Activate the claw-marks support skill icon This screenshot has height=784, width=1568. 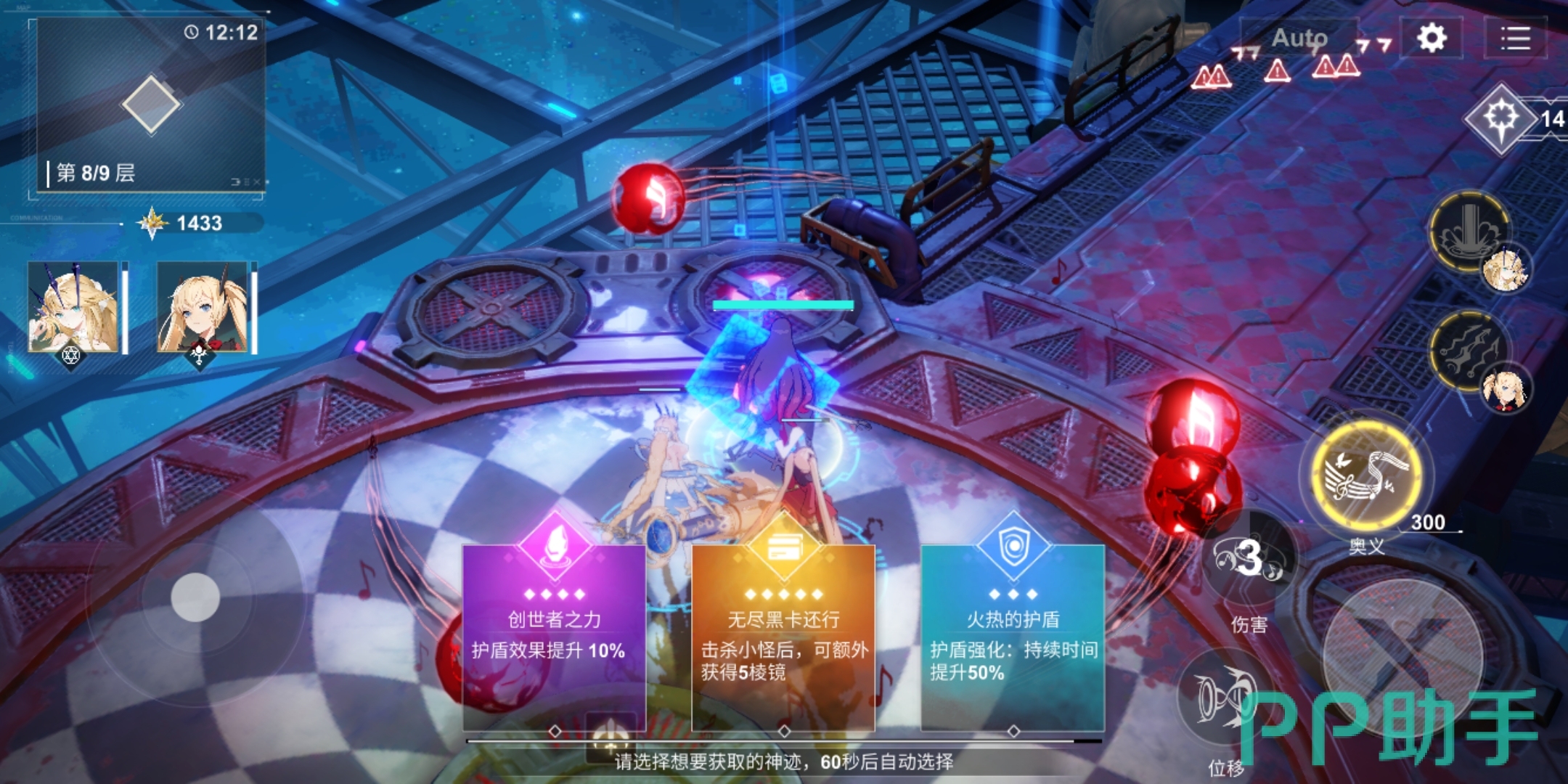(1470, 350)
